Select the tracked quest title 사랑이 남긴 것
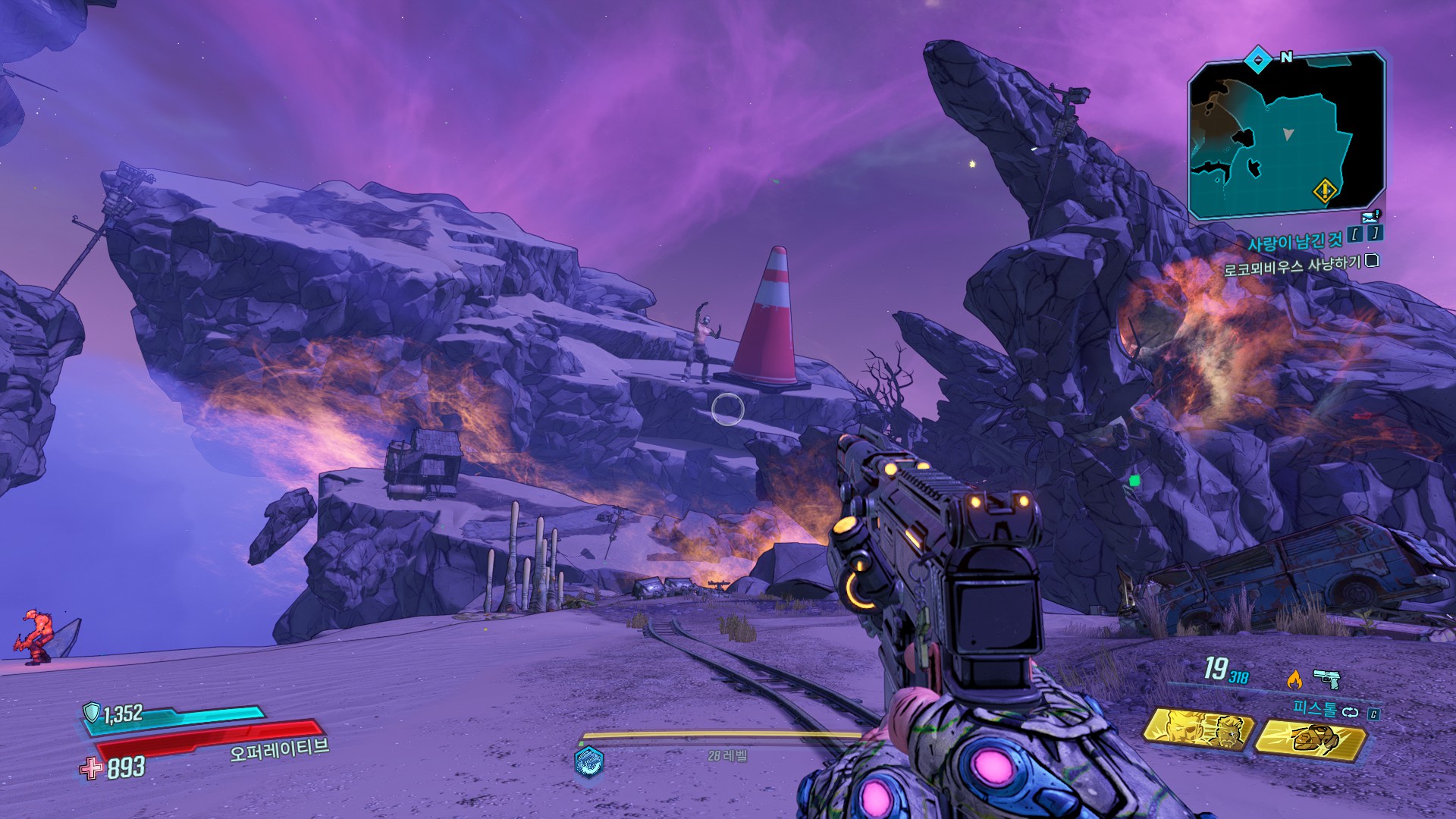The height and width of the screenshot is (819, 1456). (x=1294, y=242)
